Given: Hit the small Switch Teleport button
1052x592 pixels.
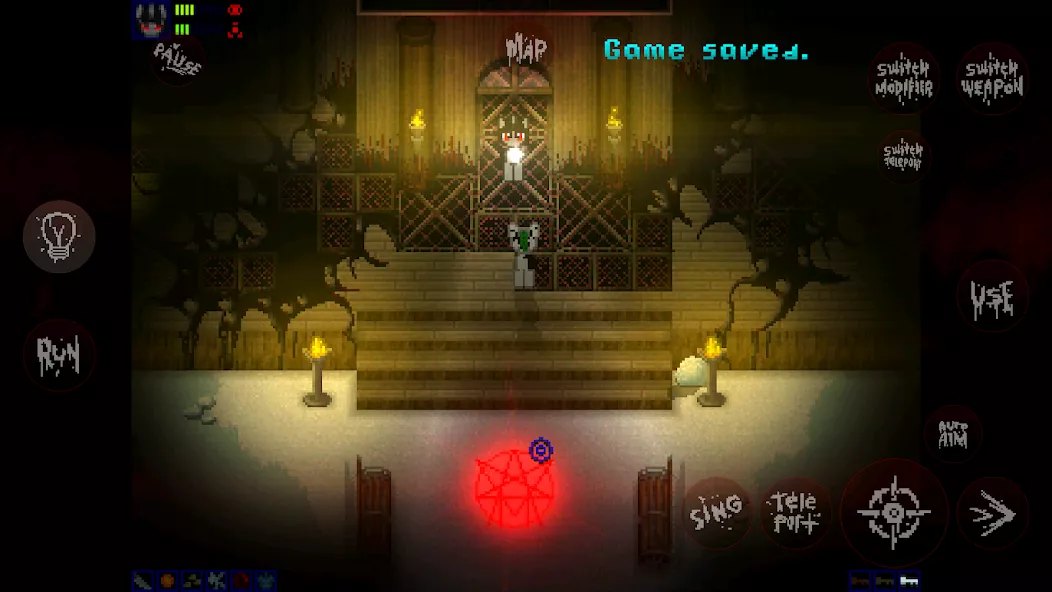Looking at the screenshot, I should click(x=903, y=155).
